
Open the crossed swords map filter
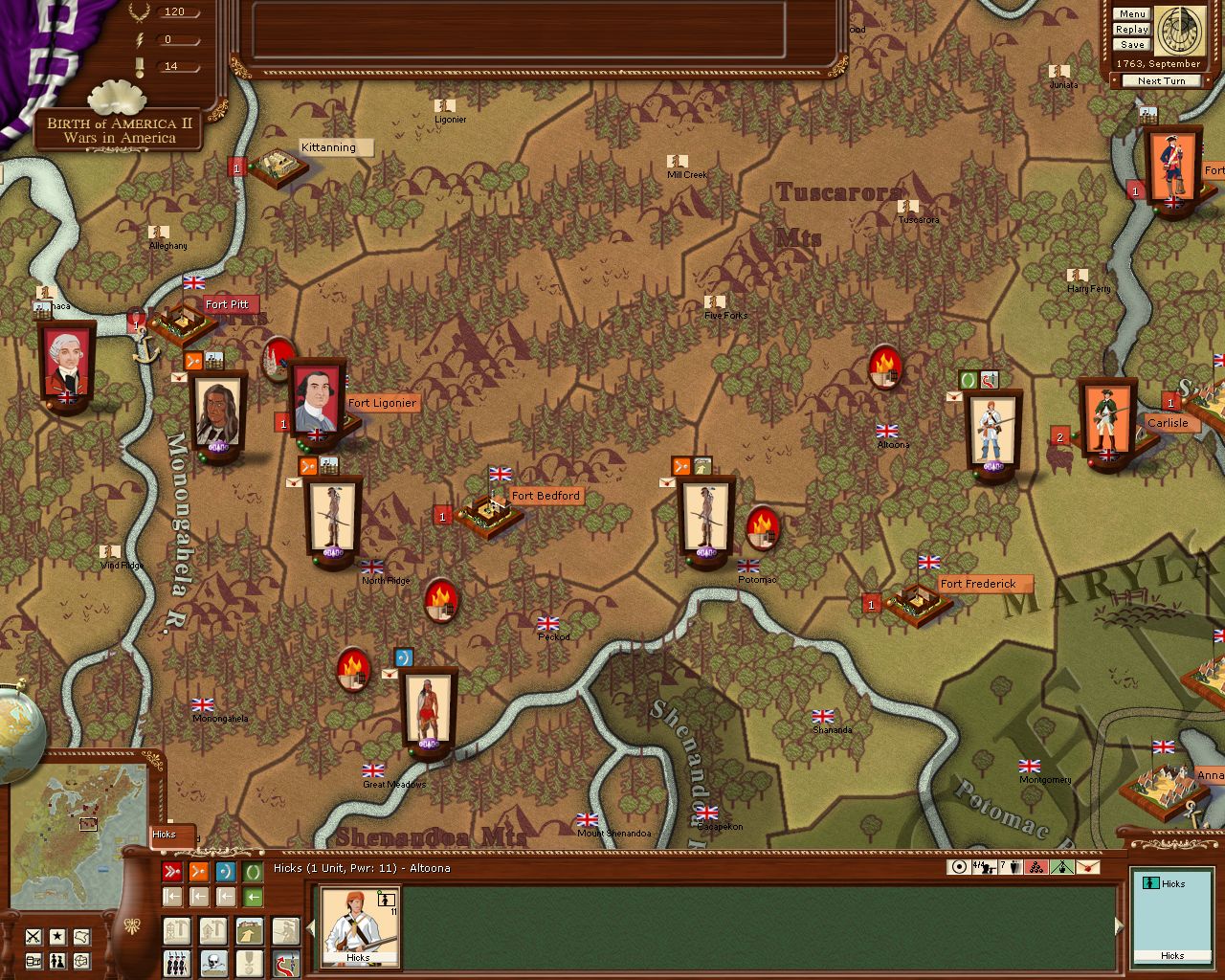pyautogui.click(x=33, y=936)
